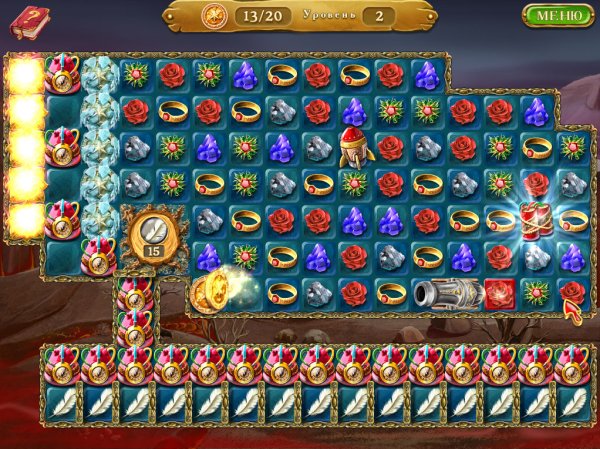The height and width of the screenshot is (449, 600).
Task: Open the green Menu button
Action: coord(557,15)
